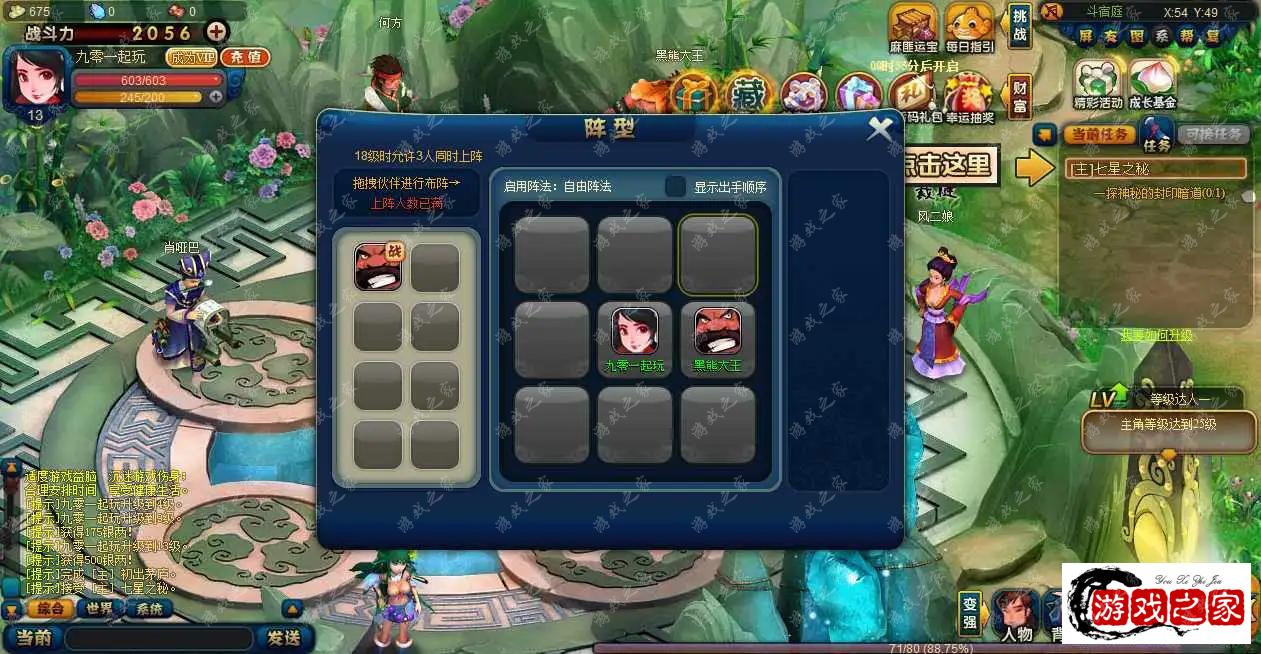Image resolution: width=1261 pixels, height=654 pixels.
Task: Focus the chat message input box
Action: [159, 637]
